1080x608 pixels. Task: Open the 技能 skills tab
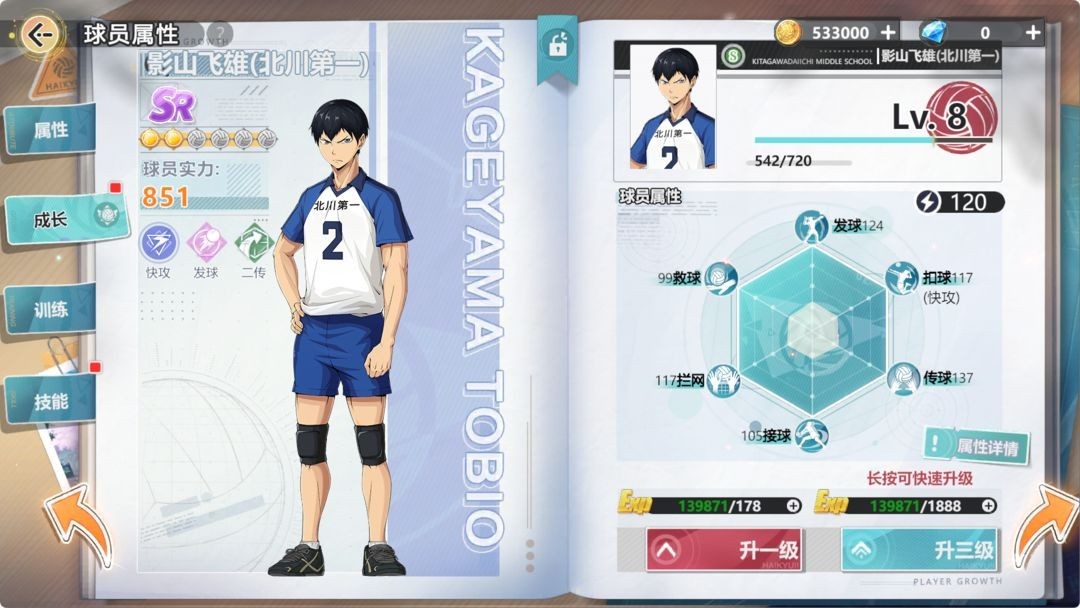51,401
